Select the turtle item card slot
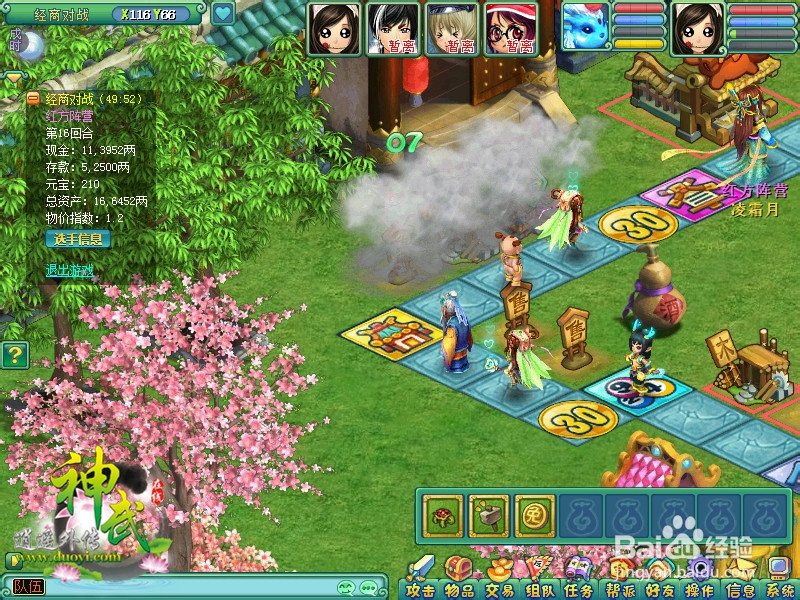The width and height of the screenshot is (800, 600). click(440, 515)
